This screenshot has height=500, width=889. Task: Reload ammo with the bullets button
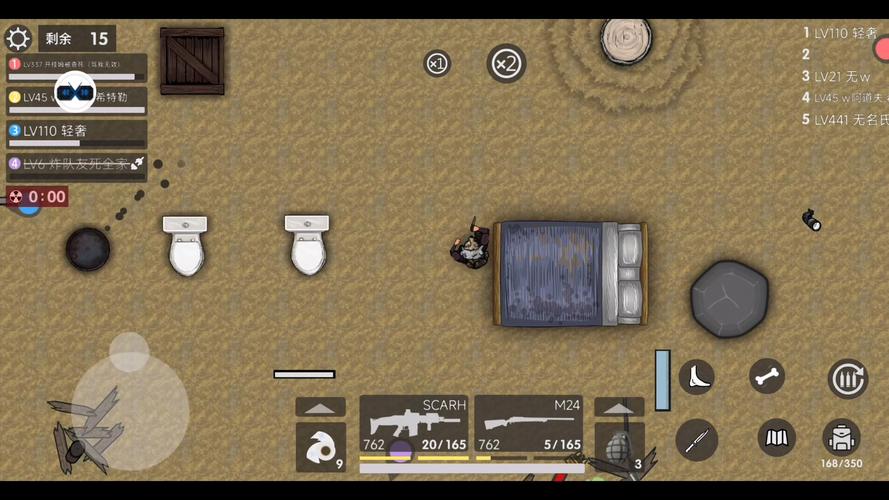coord(847,379)
